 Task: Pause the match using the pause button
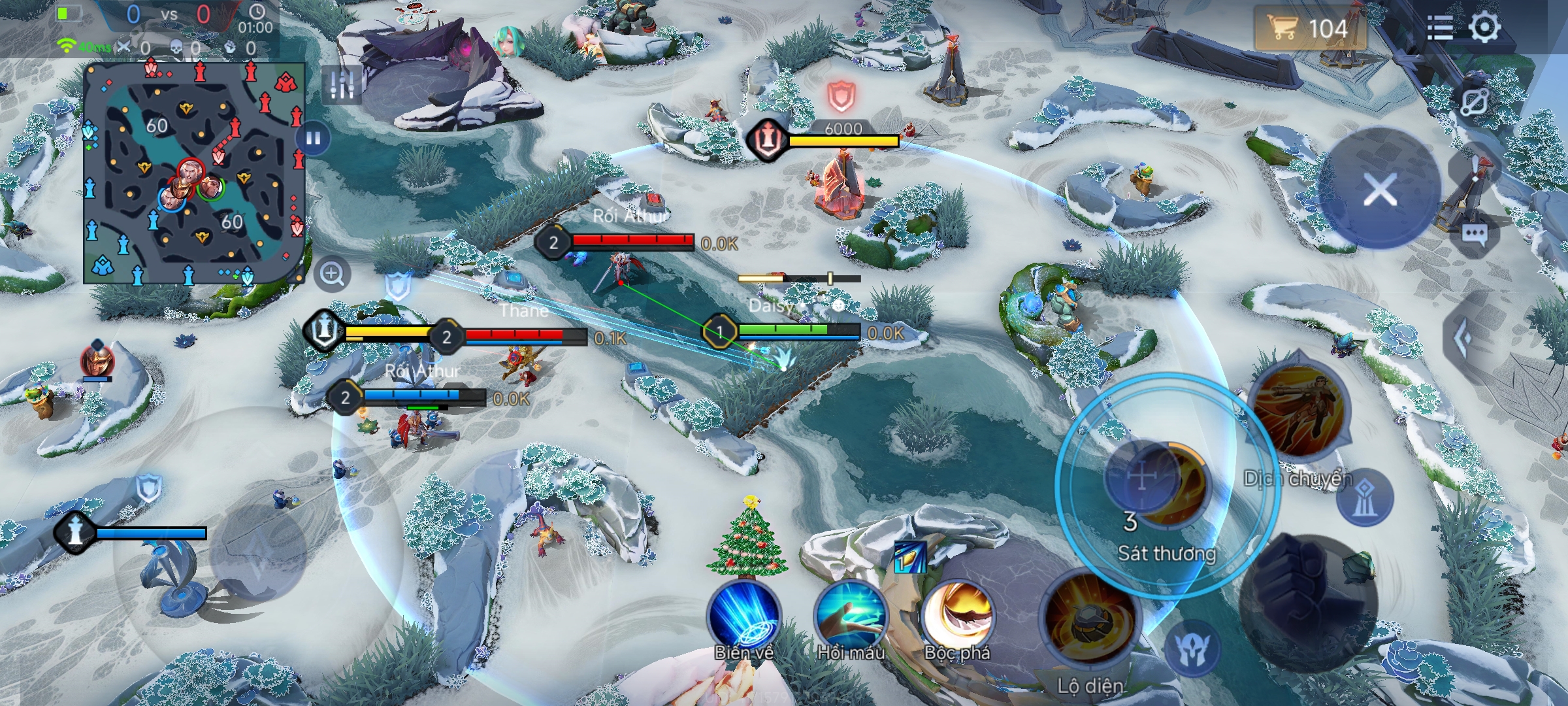313,139
